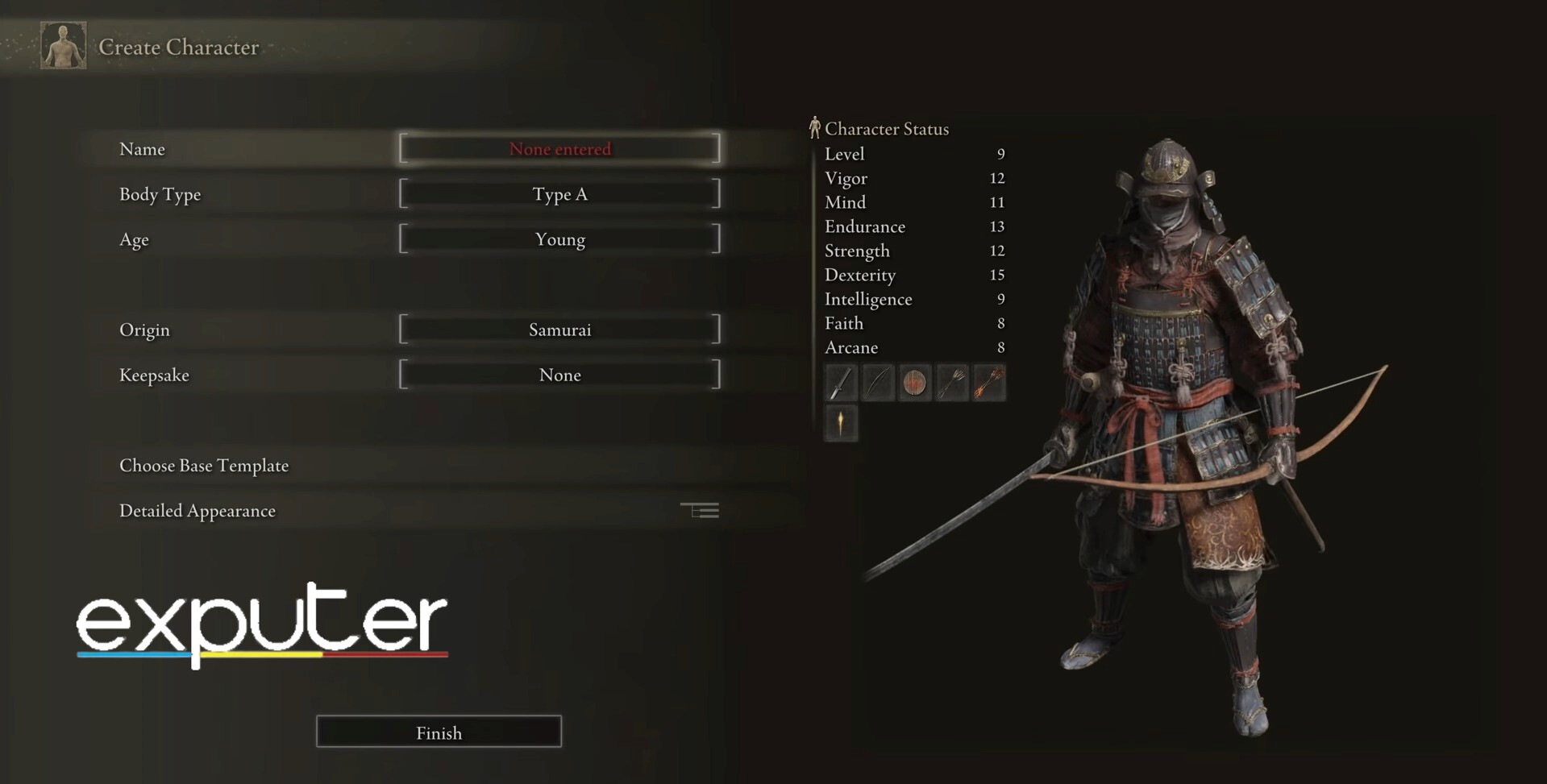Select the arrows icon in the equipment row
Screen dimensions: 1547x784
tap(952, 383)
